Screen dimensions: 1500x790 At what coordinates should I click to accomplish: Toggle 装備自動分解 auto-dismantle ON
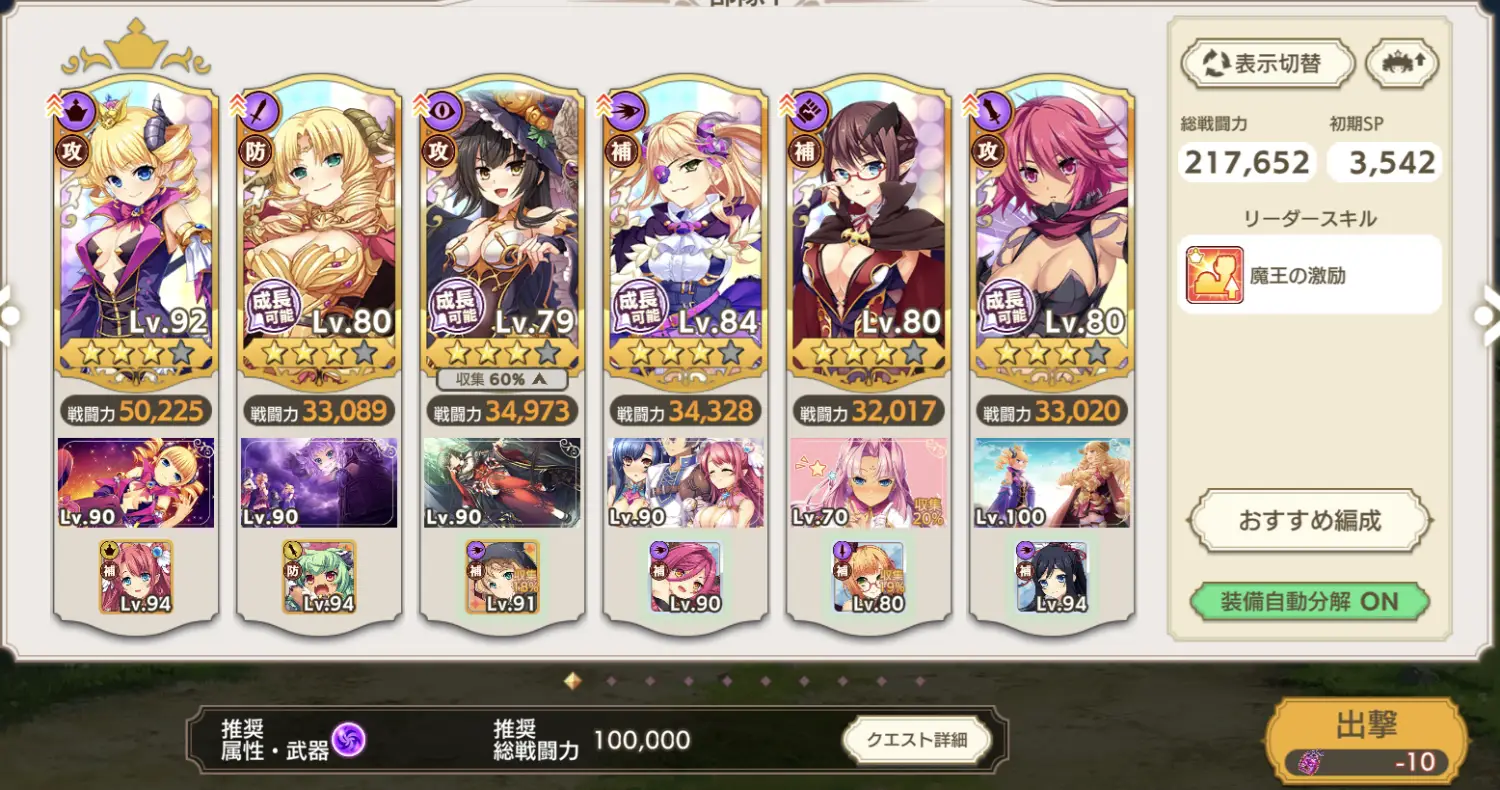1309,602
